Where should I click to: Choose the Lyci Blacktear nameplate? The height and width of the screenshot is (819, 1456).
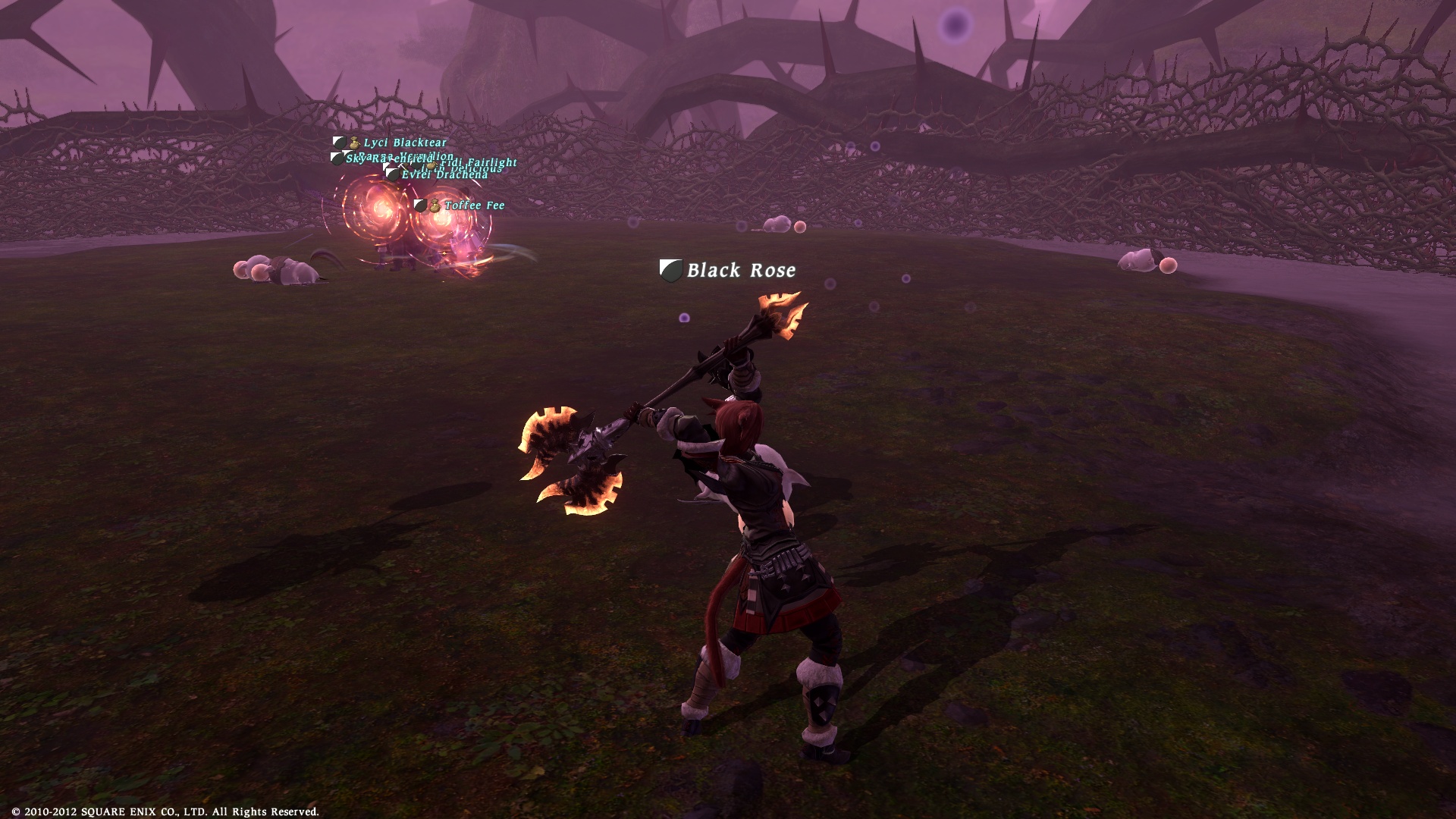(x=404, y=143)
